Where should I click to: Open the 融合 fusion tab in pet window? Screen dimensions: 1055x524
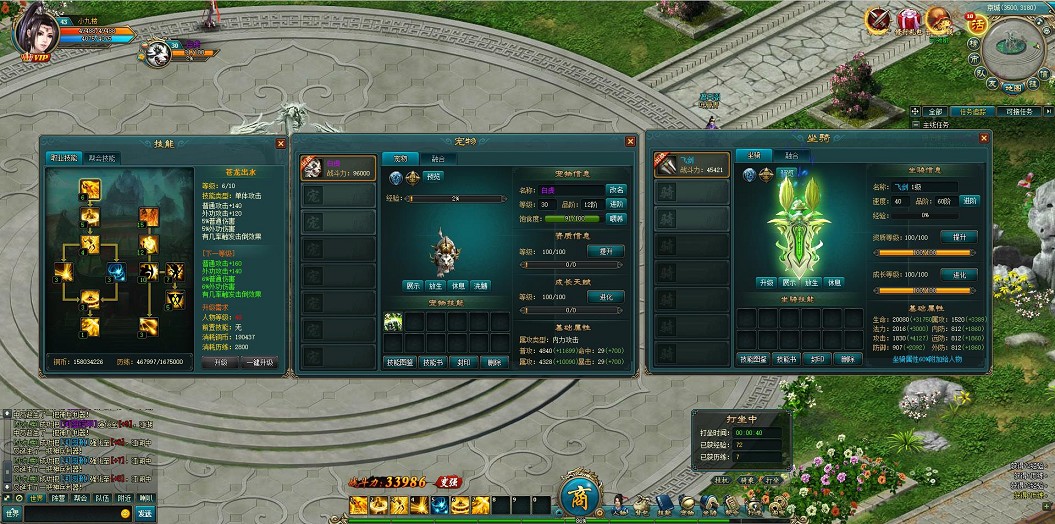pos(438,158)
